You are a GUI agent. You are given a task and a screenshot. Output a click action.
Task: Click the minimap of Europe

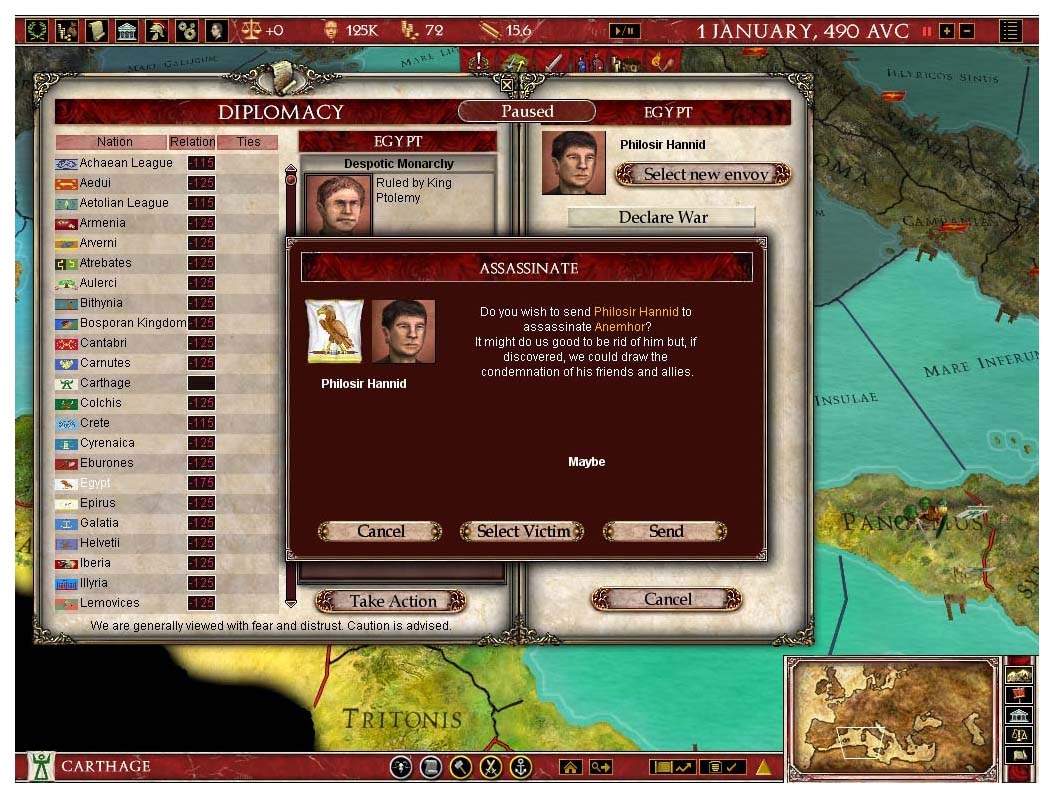[x=892, y=717]
